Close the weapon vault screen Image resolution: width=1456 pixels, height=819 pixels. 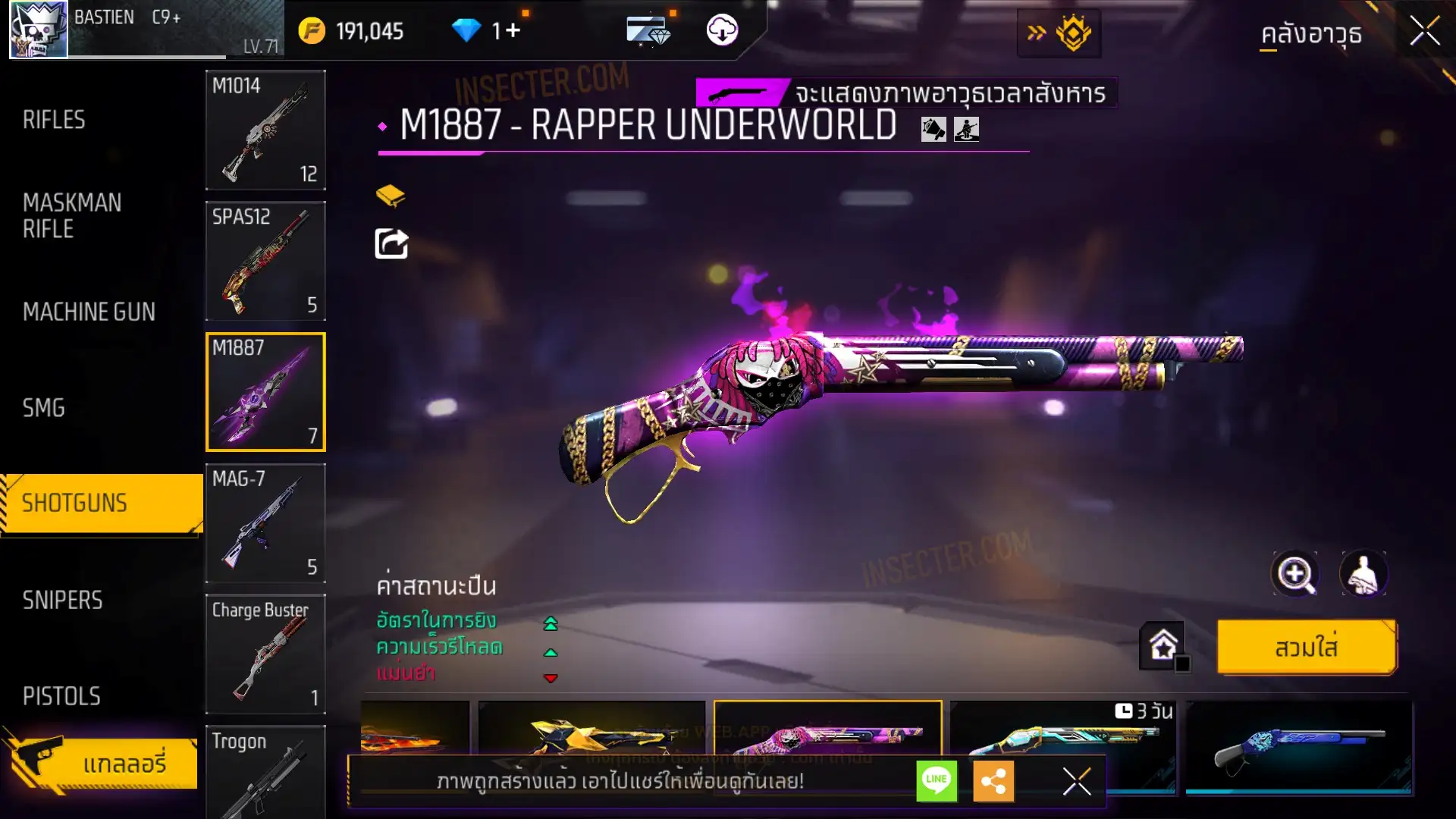tap(1424, 32)
